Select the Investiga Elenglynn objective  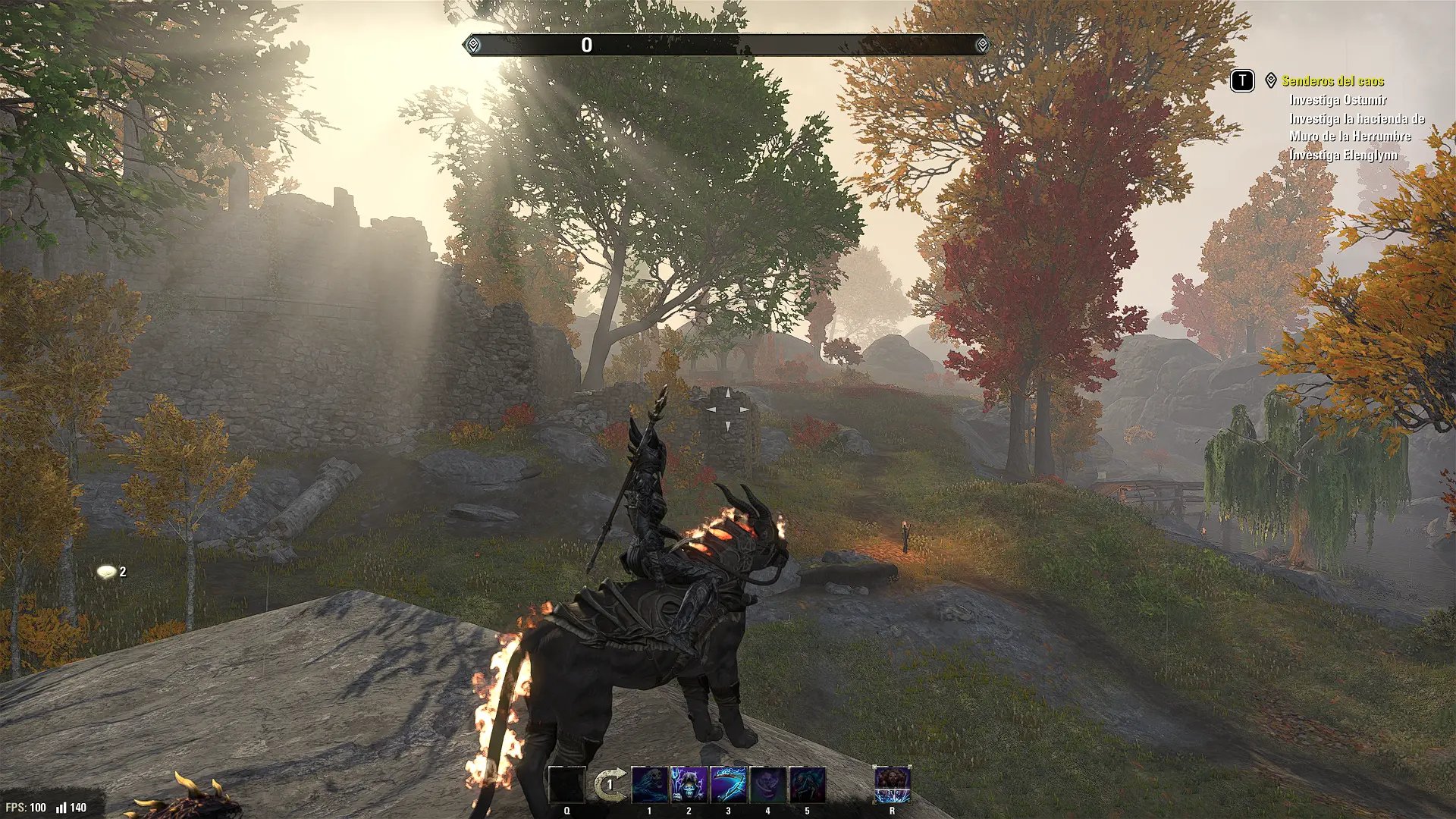coord(1343,155)
